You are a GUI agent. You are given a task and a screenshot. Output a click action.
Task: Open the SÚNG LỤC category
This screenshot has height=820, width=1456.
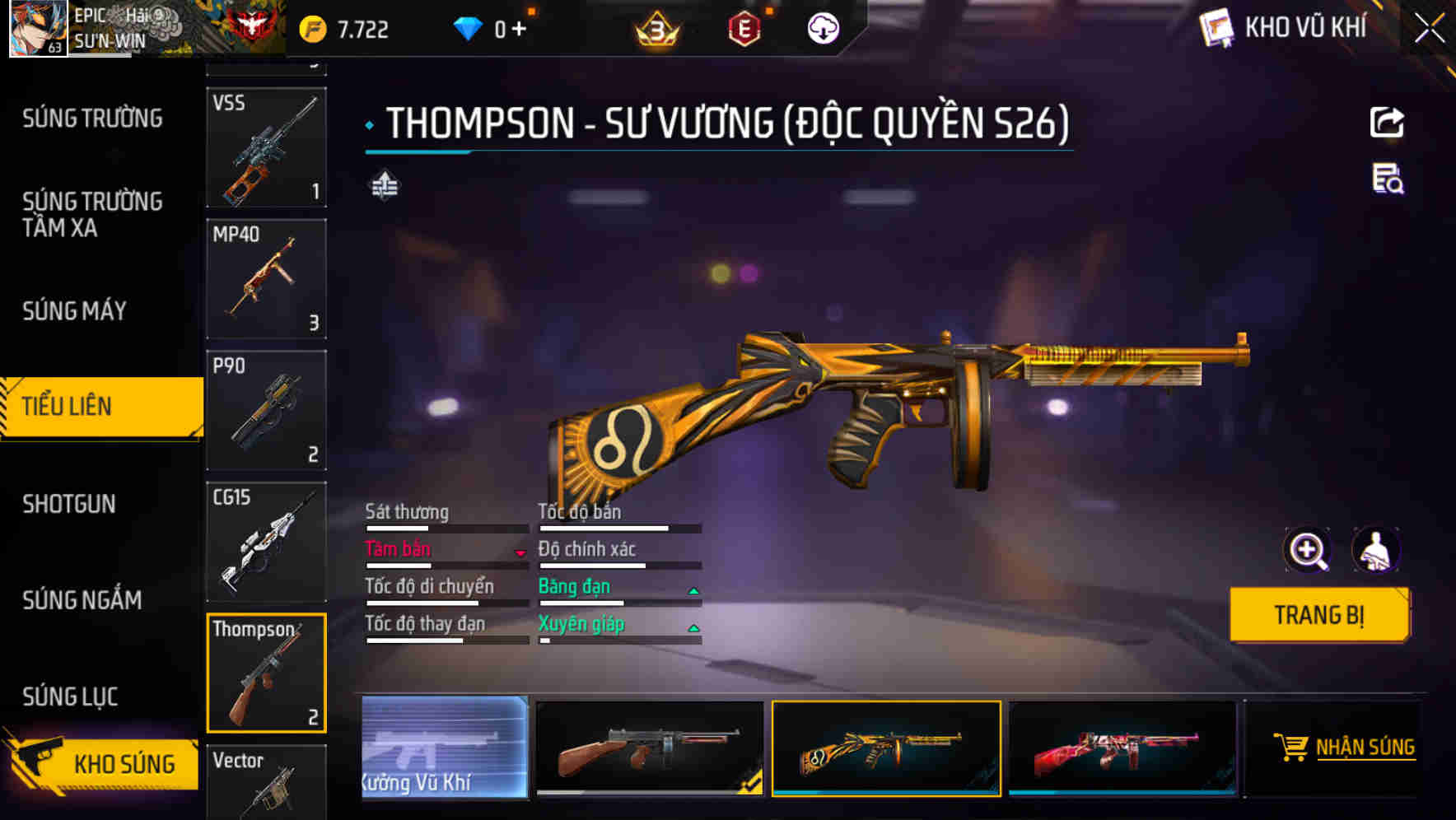(70, 696)
